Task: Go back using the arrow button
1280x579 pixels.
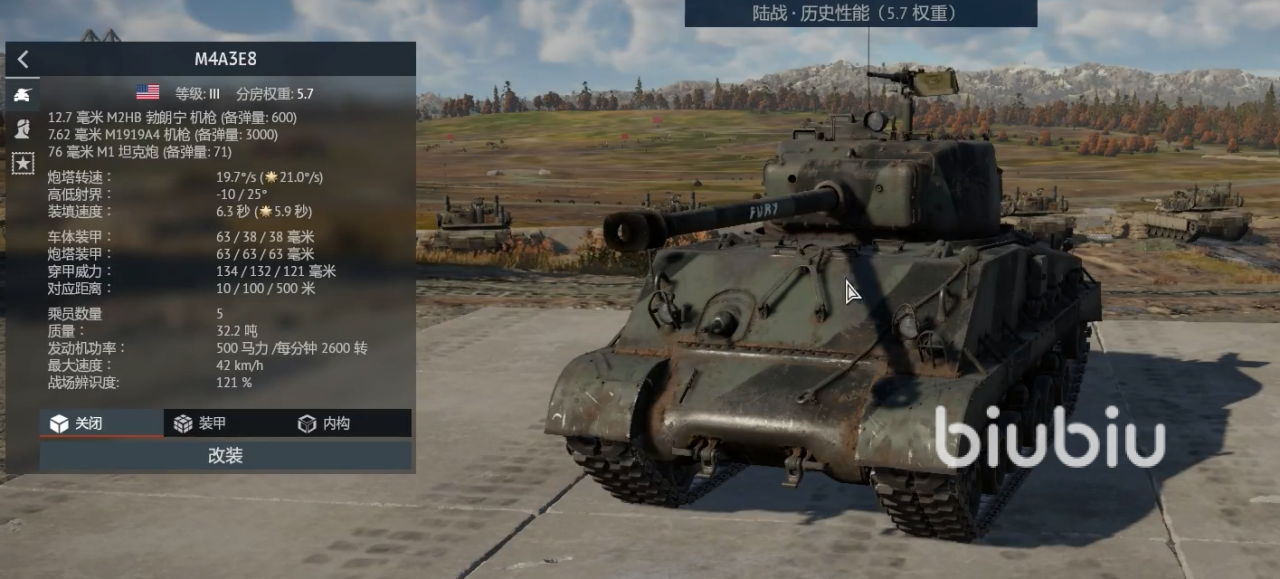Action: 23,59
